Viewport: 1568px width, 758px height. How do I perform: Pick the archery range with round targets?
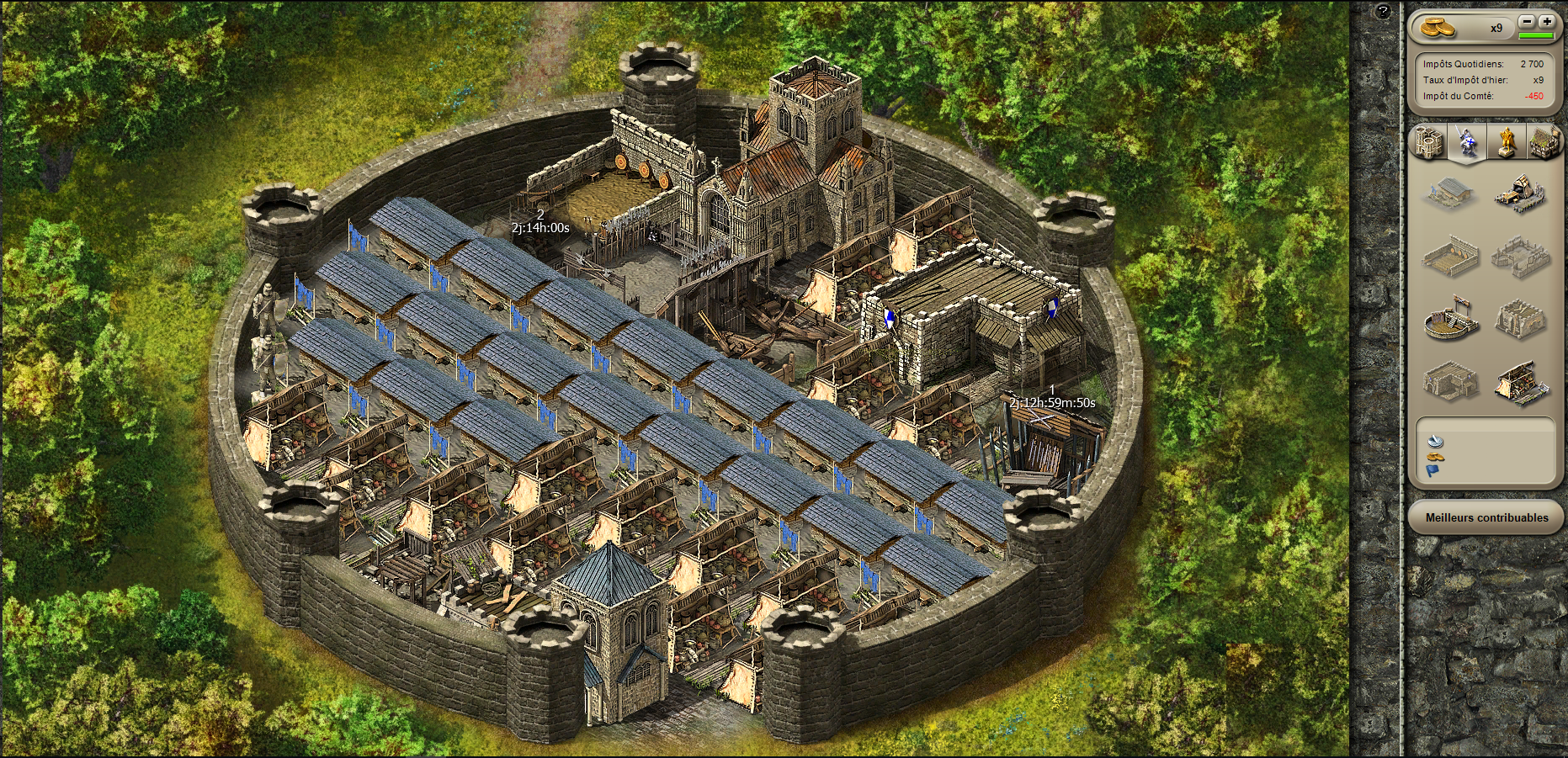[1449, 257]
